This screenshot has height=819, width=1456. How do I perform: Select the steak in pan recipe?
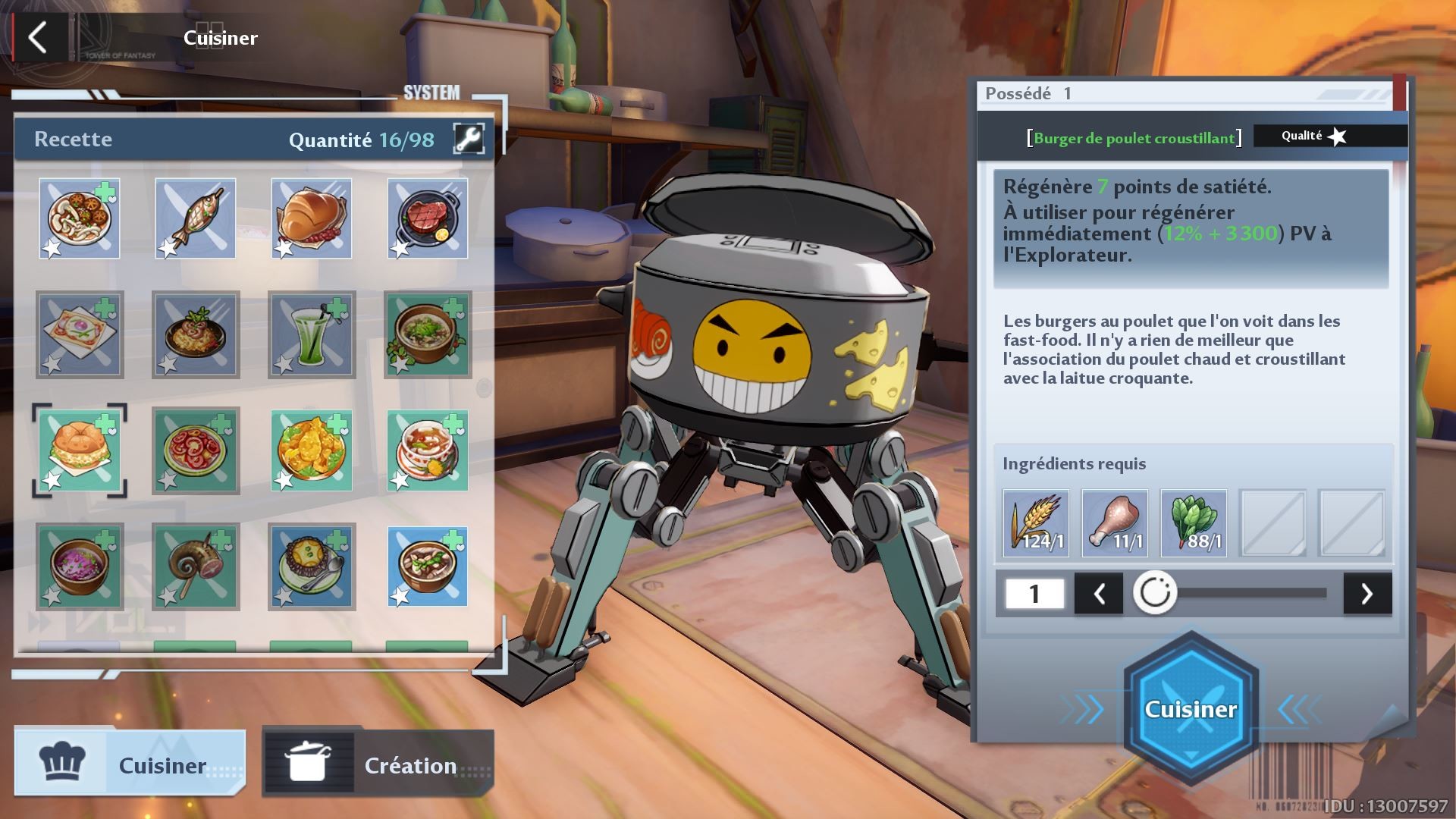428,218
